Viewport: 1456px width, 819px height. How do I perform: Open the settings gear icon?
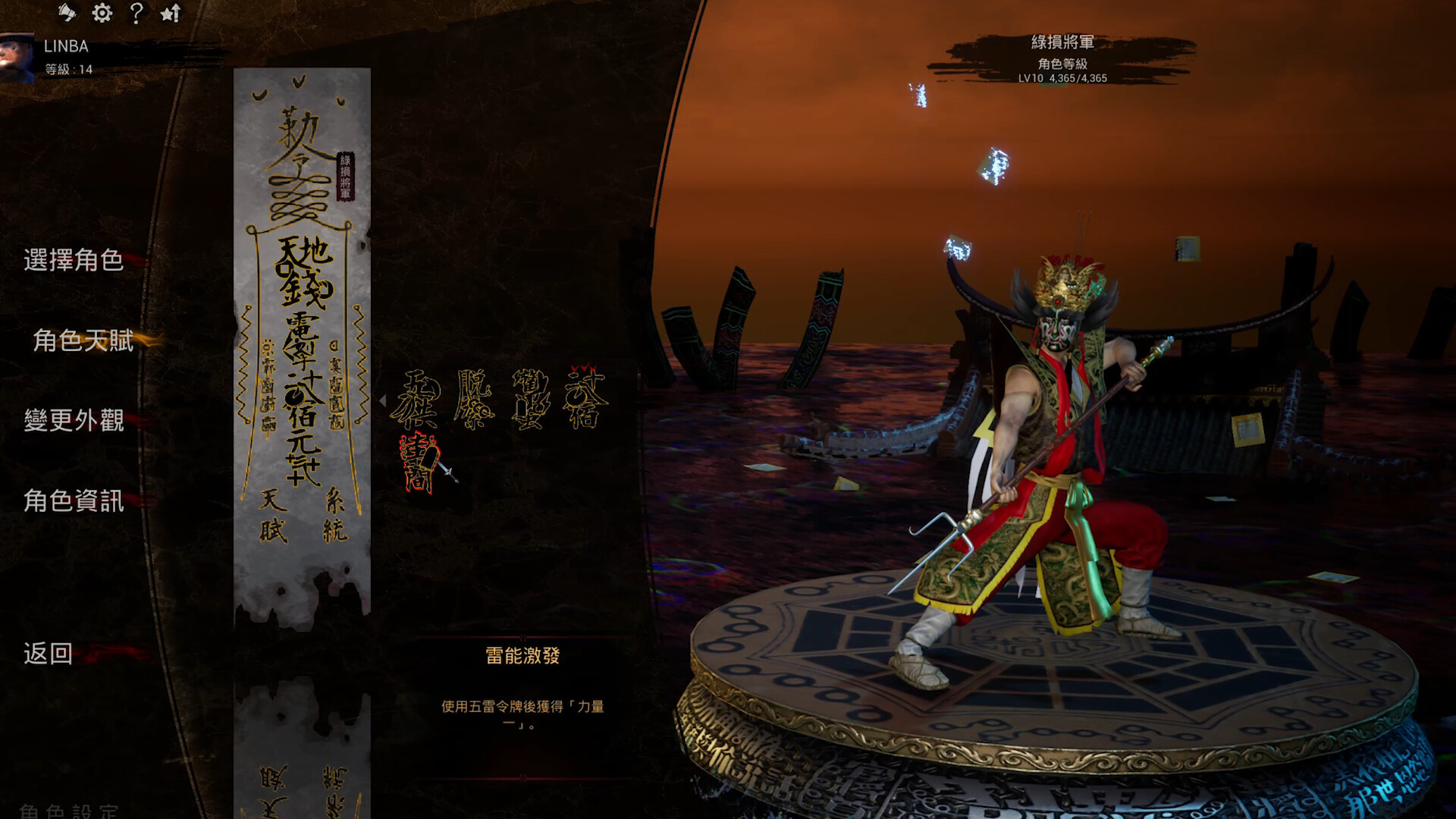point(101,13)
